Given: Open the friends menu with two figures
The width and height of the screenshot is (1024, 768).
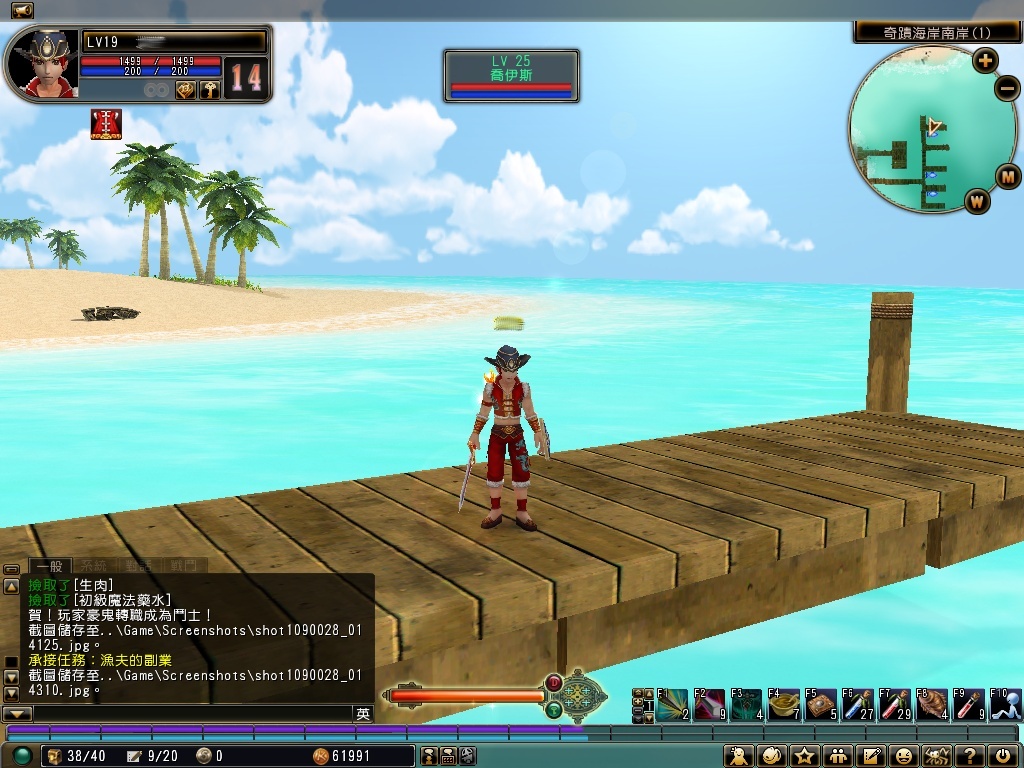Looking at the screenshot, I should [838, 756].
